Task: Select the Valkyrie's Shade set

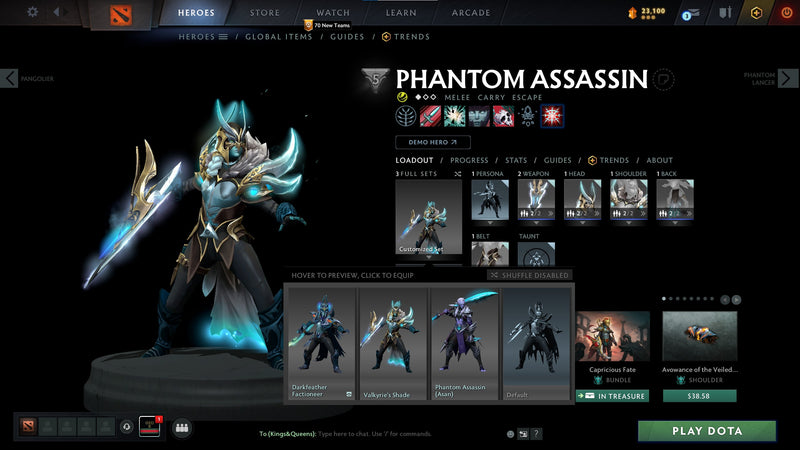Action: 393,343
